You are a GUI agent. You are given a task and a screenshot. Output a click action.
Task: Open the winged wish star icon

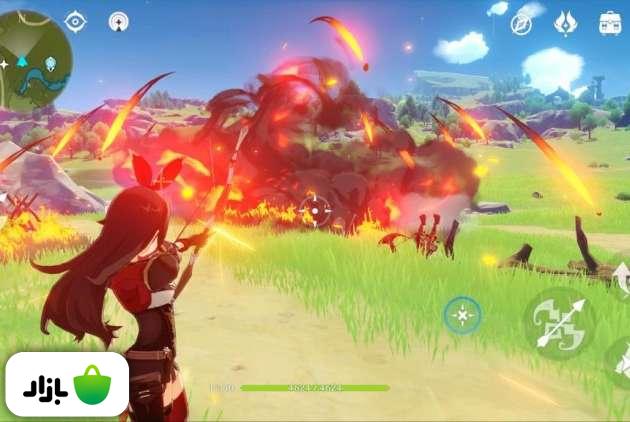566,23
